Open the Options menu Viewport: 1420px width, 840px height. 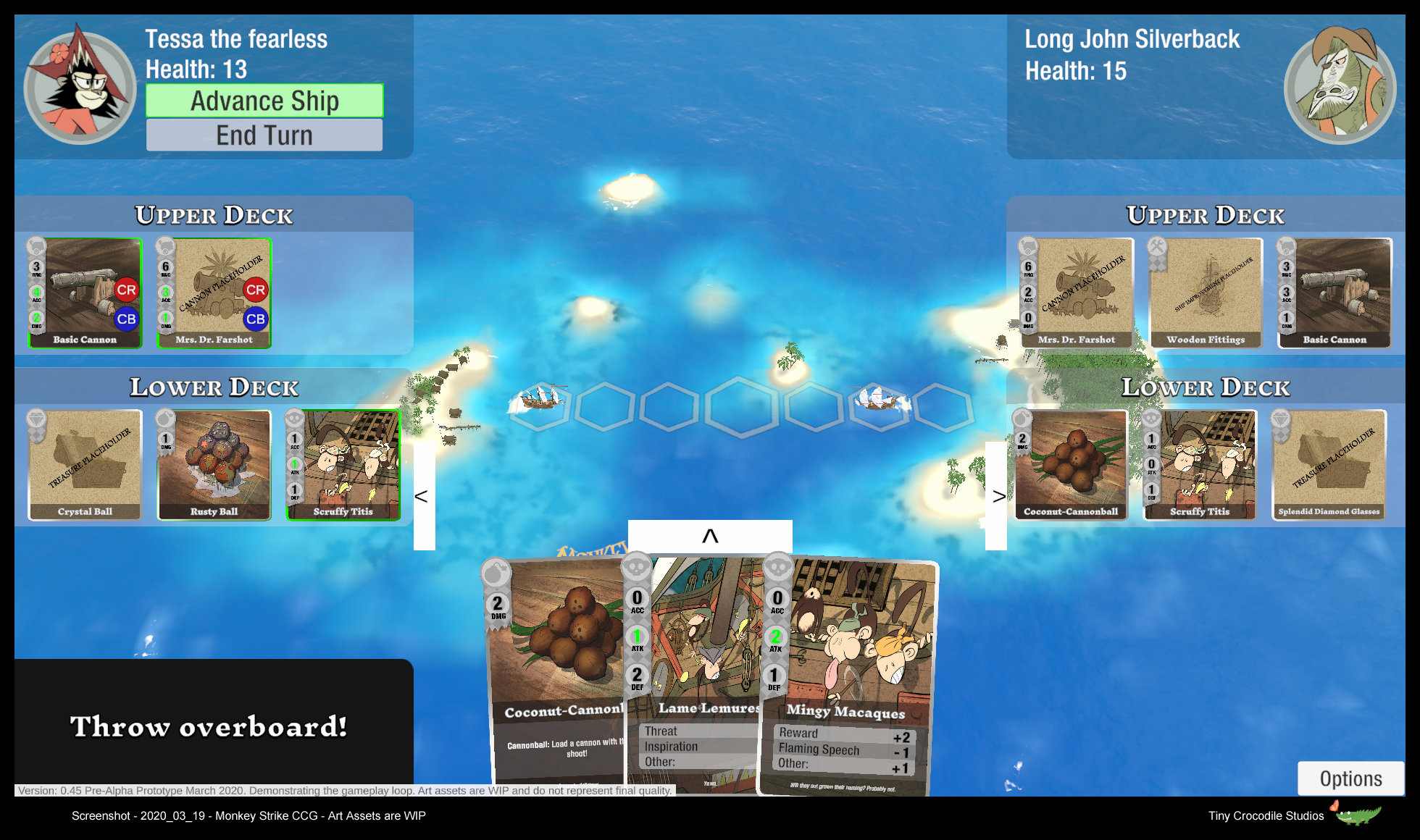1350,778
